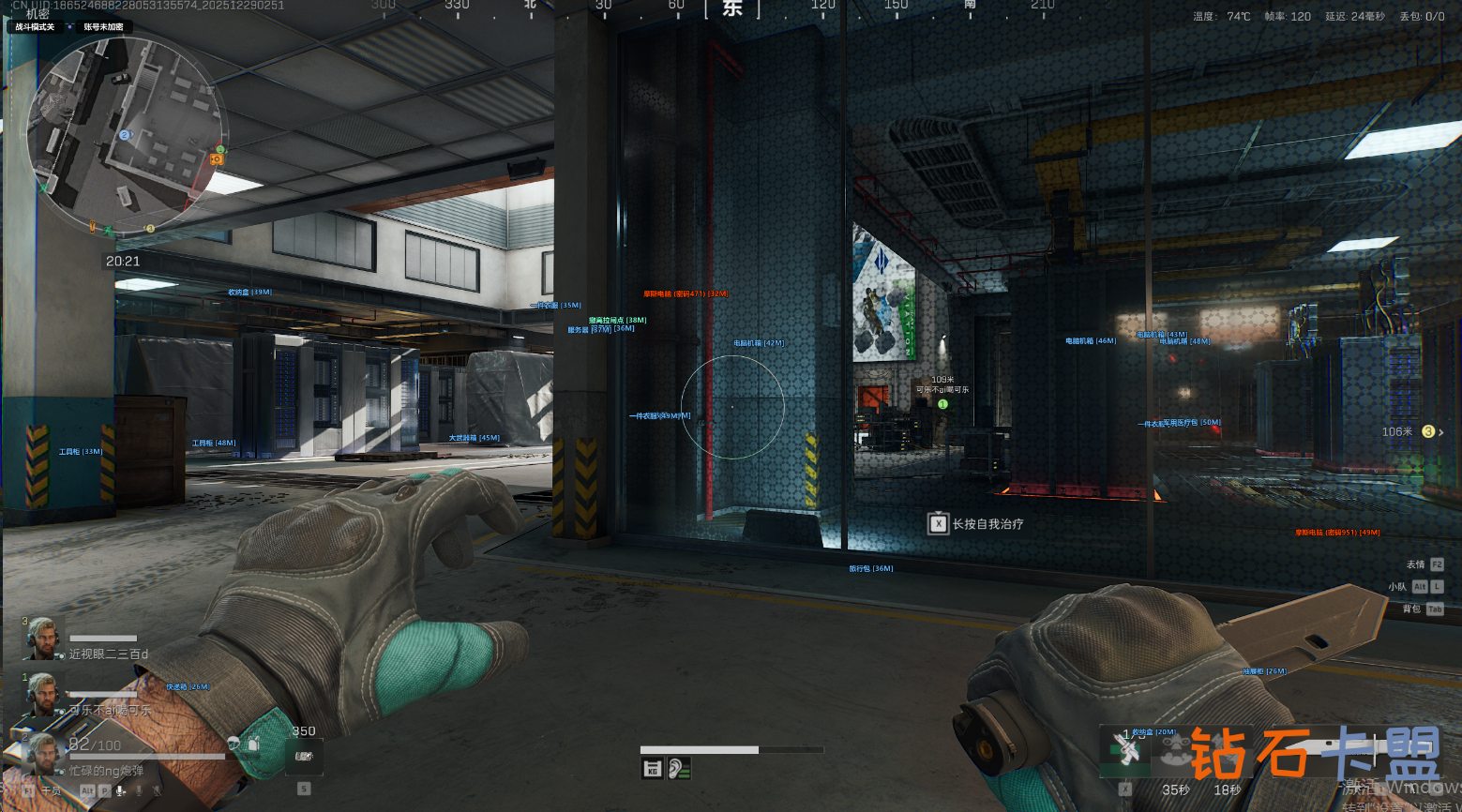Screen dimensions: 1462x812
Task: Click the backpack status icon beside health
Action: point(253,744)
